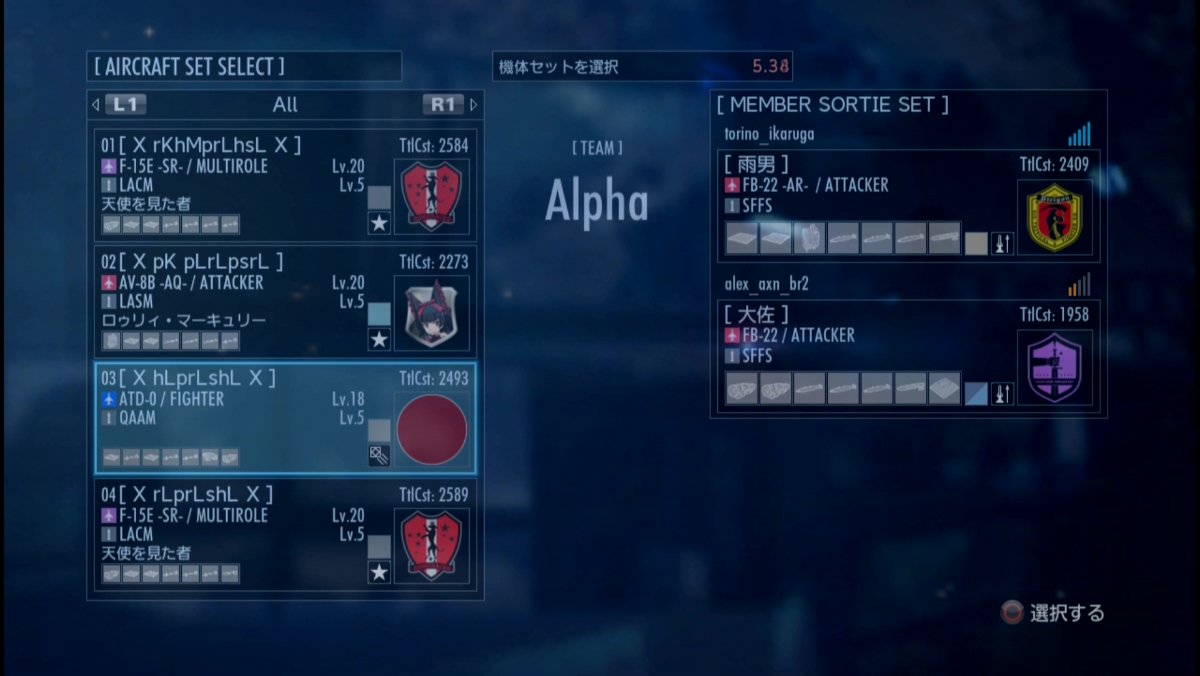Screen dimensions: 1200x676
Task: Pick aircraft set 03 ATD-0 fighter
Action: [x=240, y=418]
